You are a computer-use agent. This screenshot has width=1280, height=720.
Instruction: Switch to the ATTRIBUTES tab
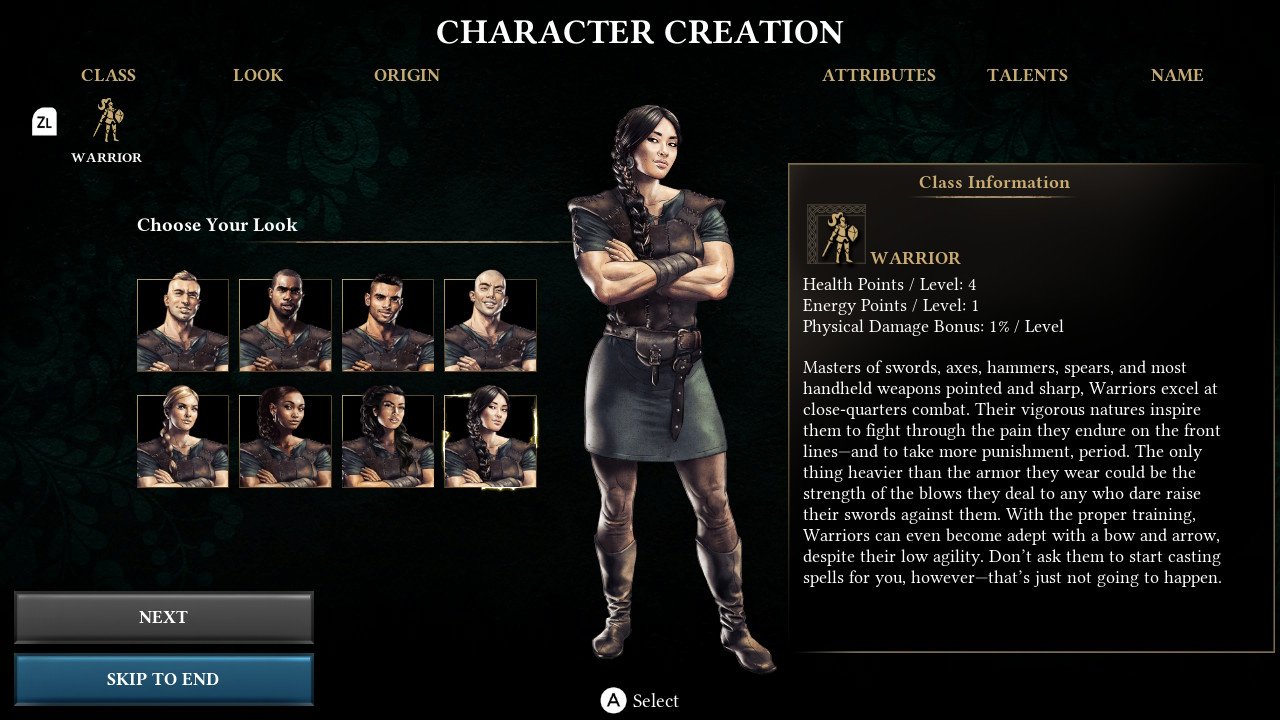[879, 75]
